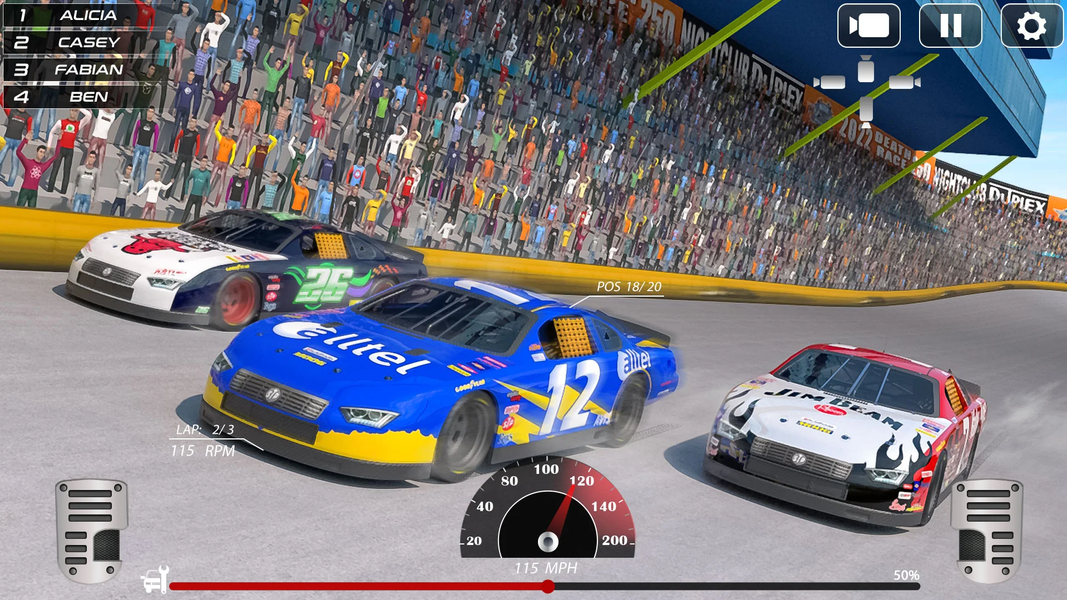Open the settings gear menu
The height and width of the screenshot is (600, 1067).
[1031, 26]
